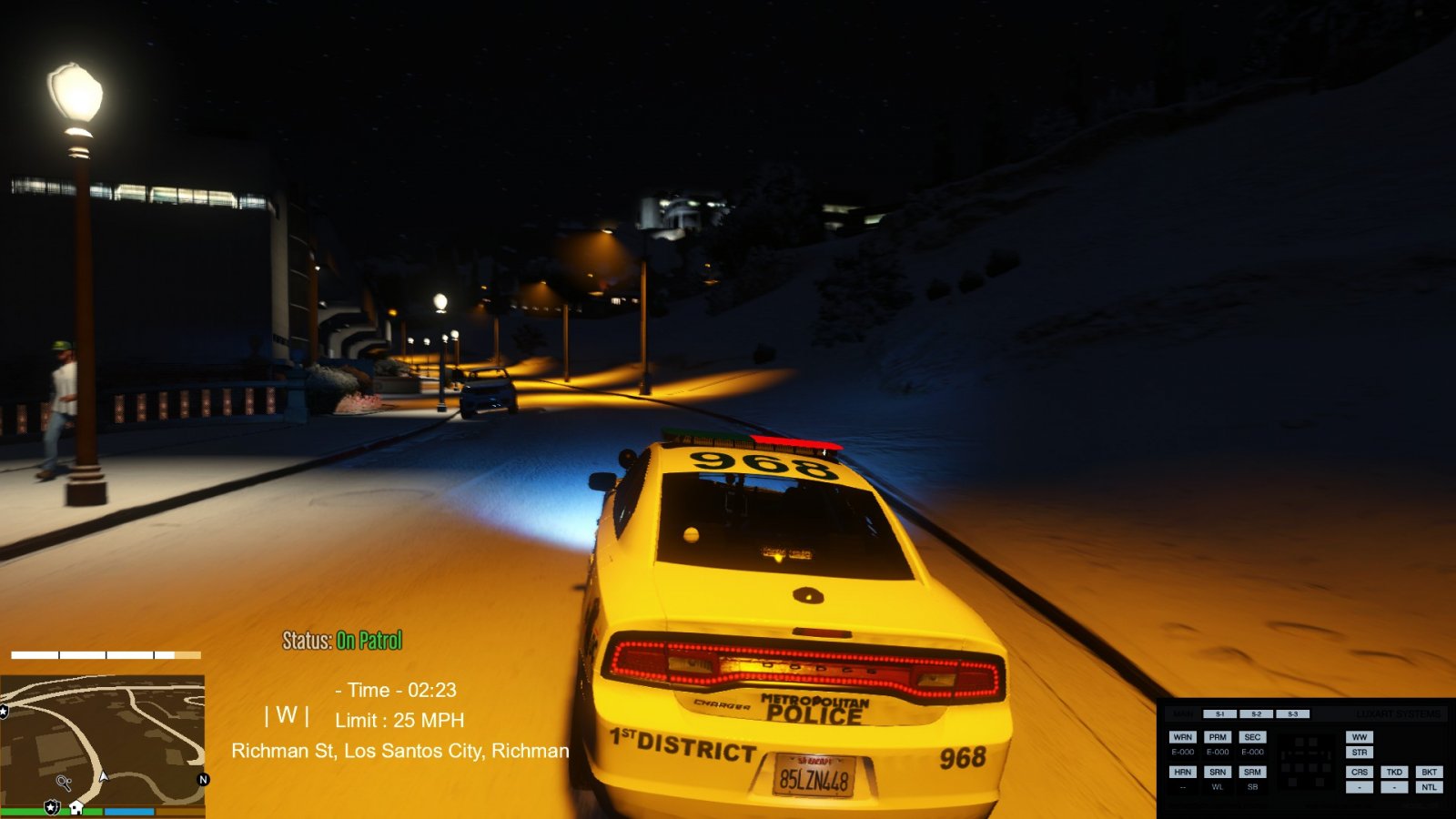Click the North compass marker on minimap
The height and width of the screenshot is (819, 1456).
pyautogui.click(x=203, y=780)
